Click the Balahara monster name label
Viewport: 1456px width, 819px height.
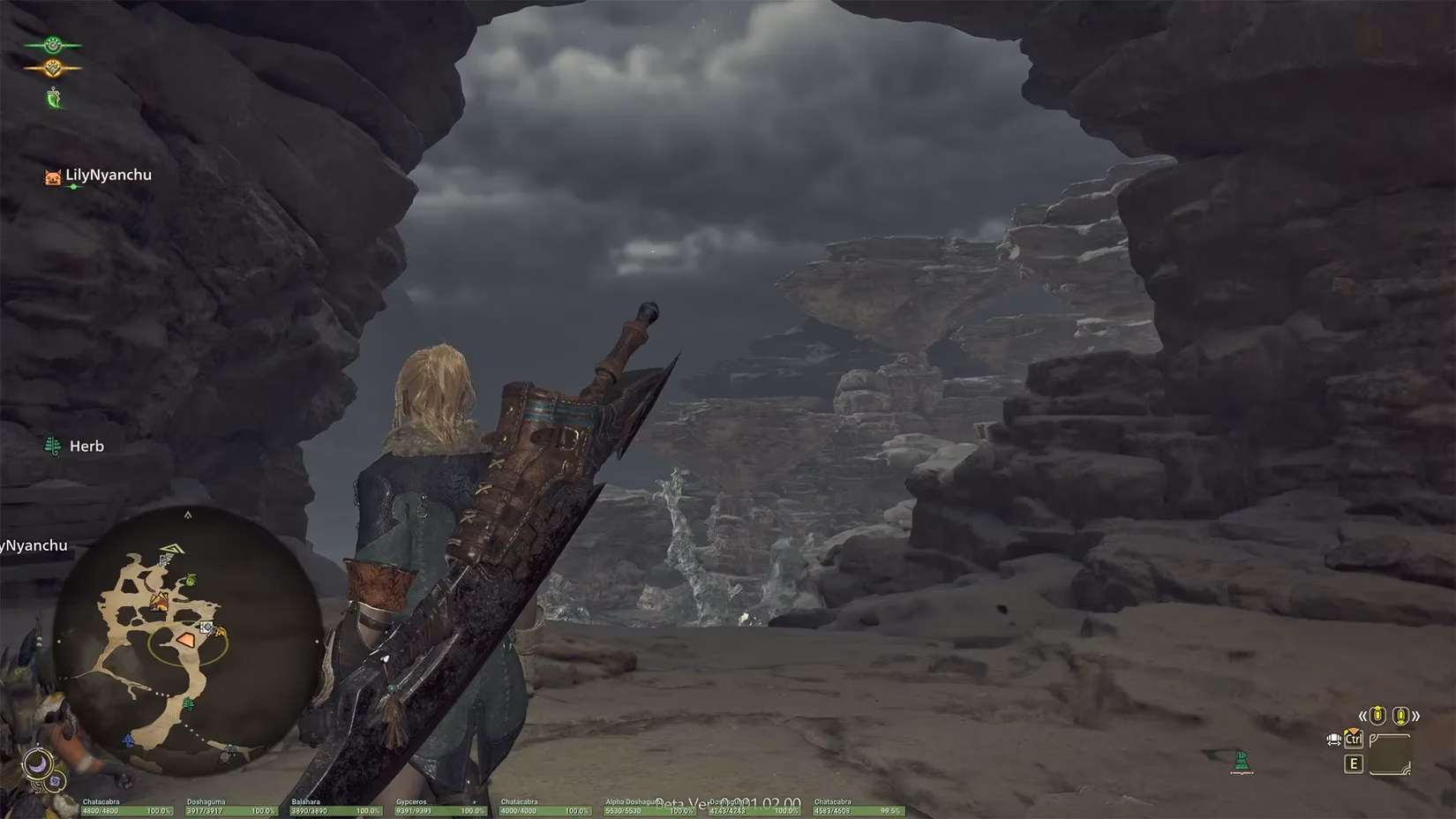click(x=307, y=801)
